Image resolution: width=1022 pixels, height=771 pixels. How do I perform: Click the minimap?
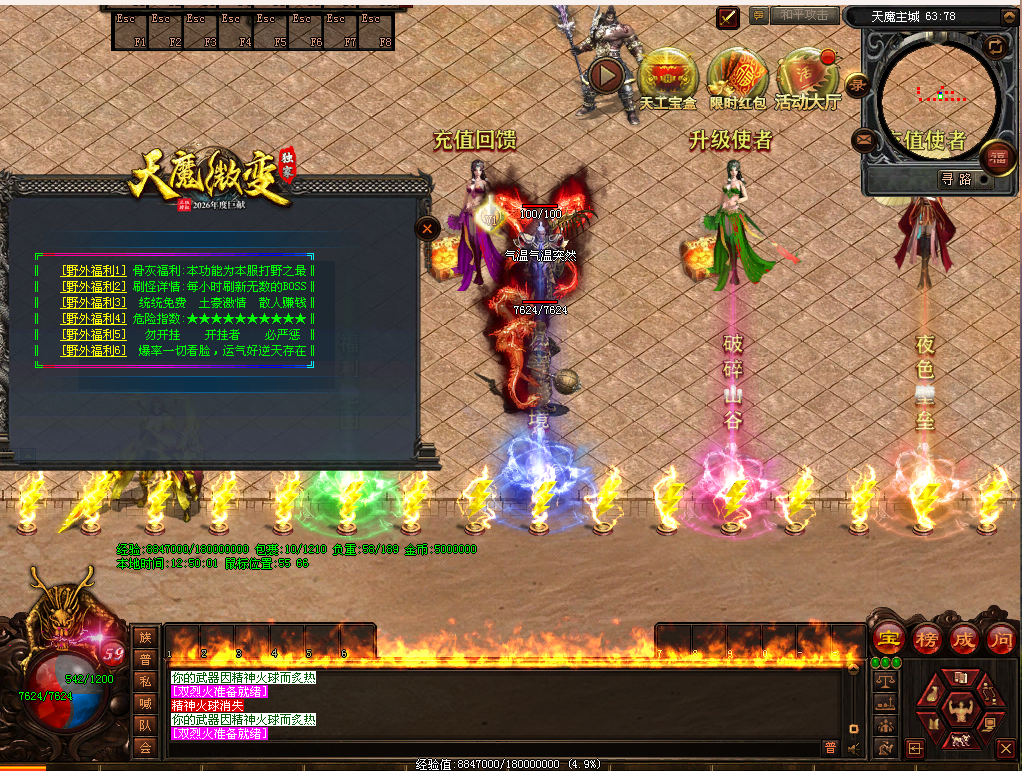click(940, 95)
